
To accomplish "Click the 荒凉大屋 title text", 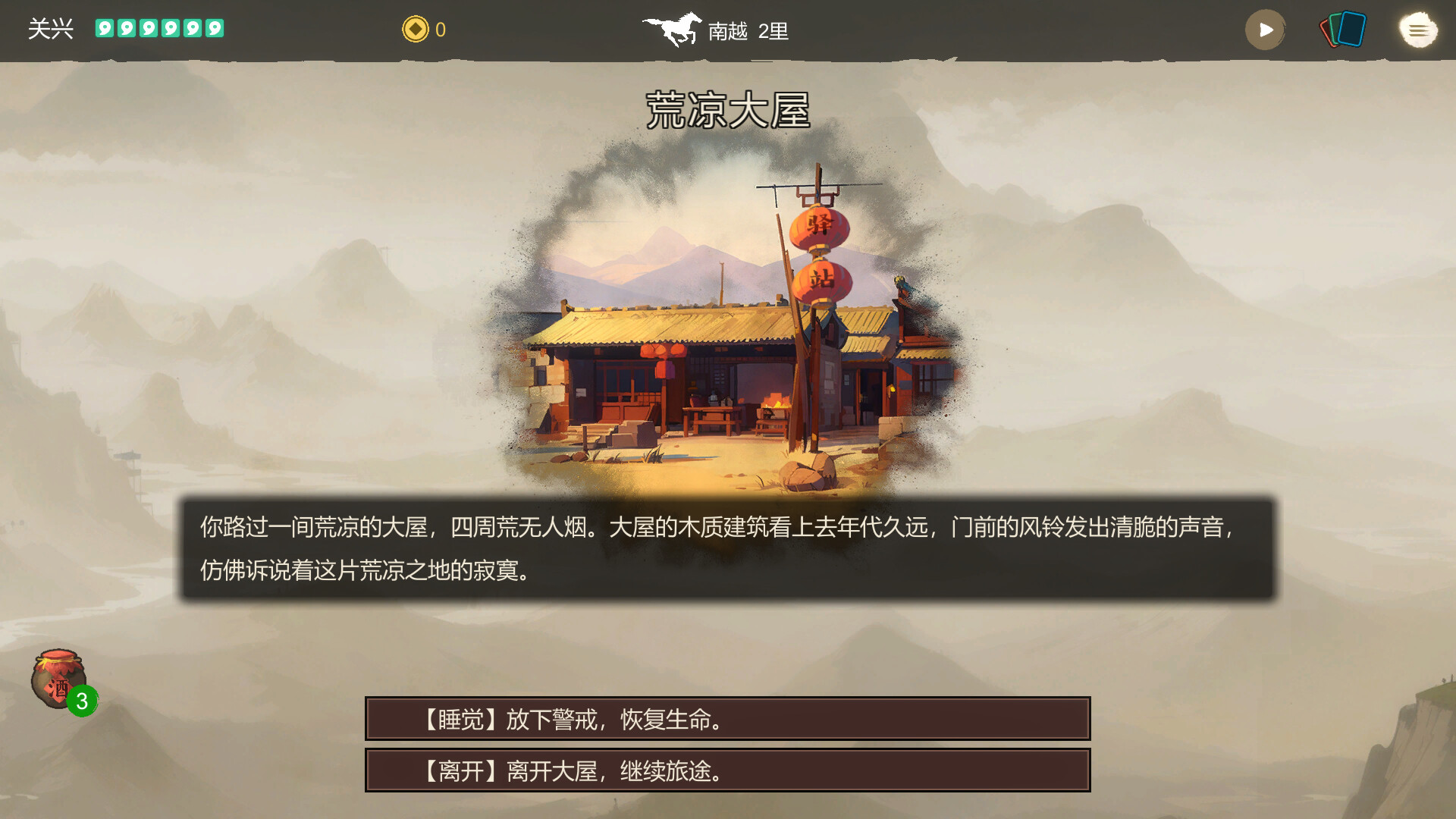I will coord(730,108).
